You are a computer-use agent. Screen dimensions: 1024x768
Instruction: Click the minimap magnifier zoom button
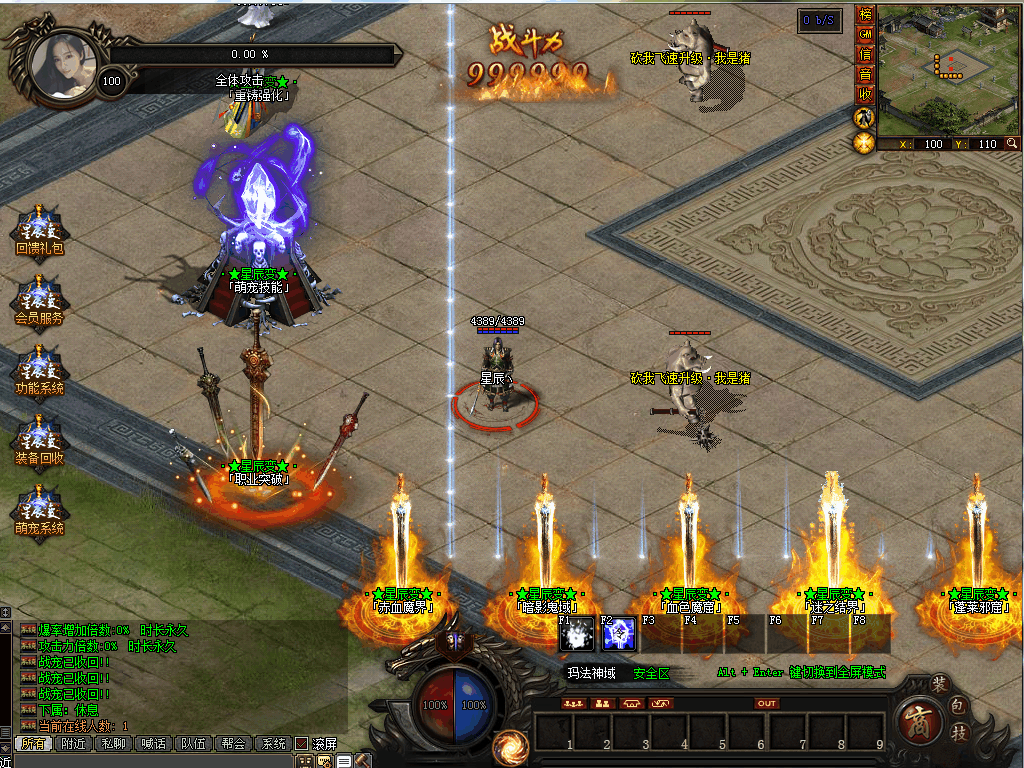pyautogui.click(x=1012, y=144)
